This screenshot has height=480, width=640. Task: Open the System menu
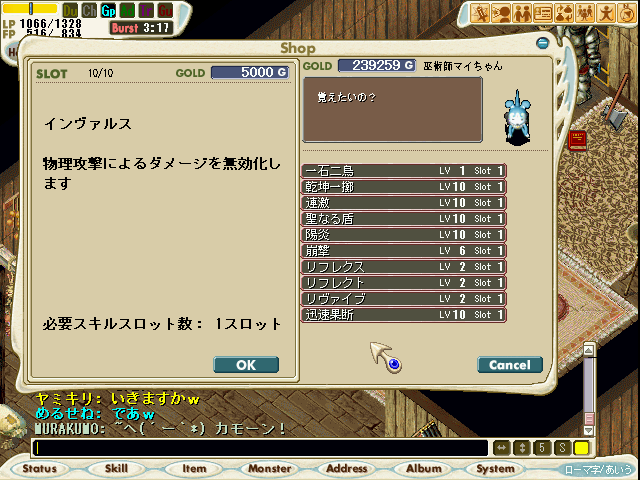pyautogui.click(x=496, y=468)
